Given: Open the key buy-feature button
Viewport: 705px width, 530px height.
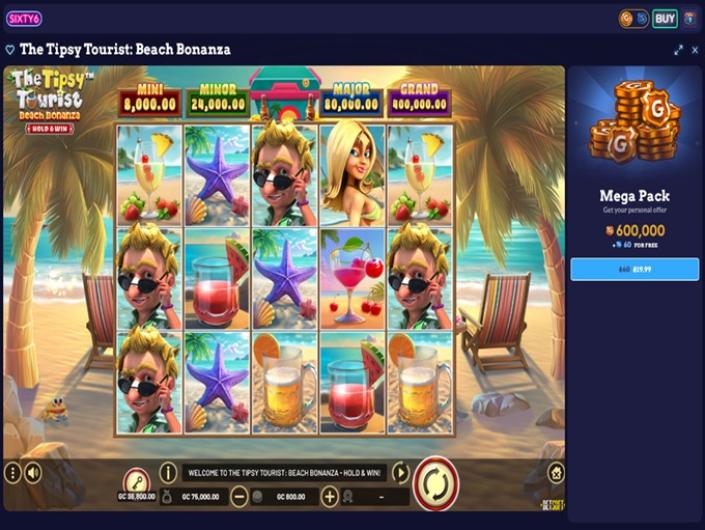Looking at the screenshot, I should tap(135, 481).
